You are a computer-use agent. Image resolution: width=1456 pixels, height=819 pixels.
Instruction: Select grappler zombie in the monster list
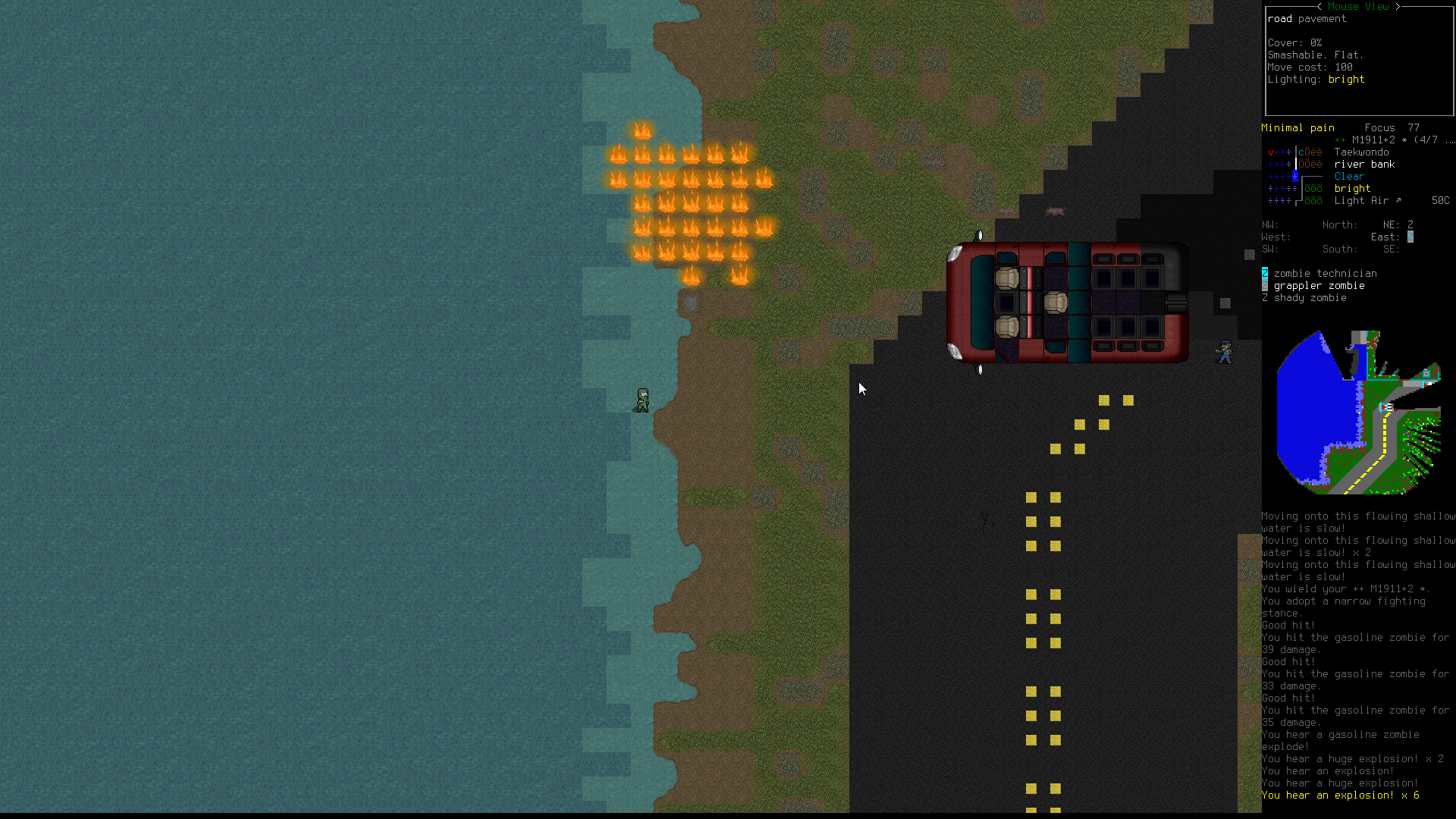[x=1319, y=286]
